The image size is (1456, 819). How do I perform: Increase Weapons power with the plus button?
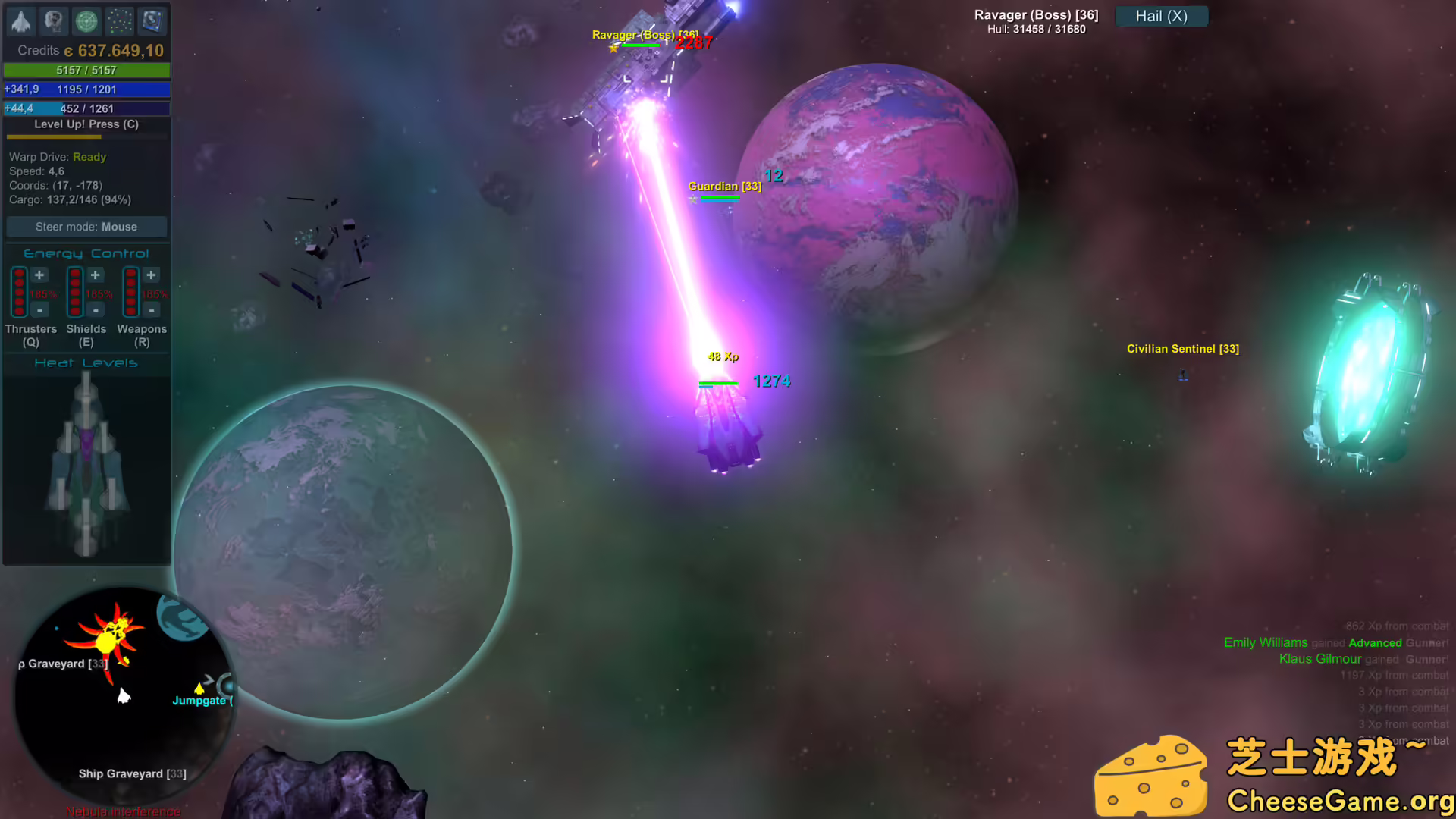[151, 275]
